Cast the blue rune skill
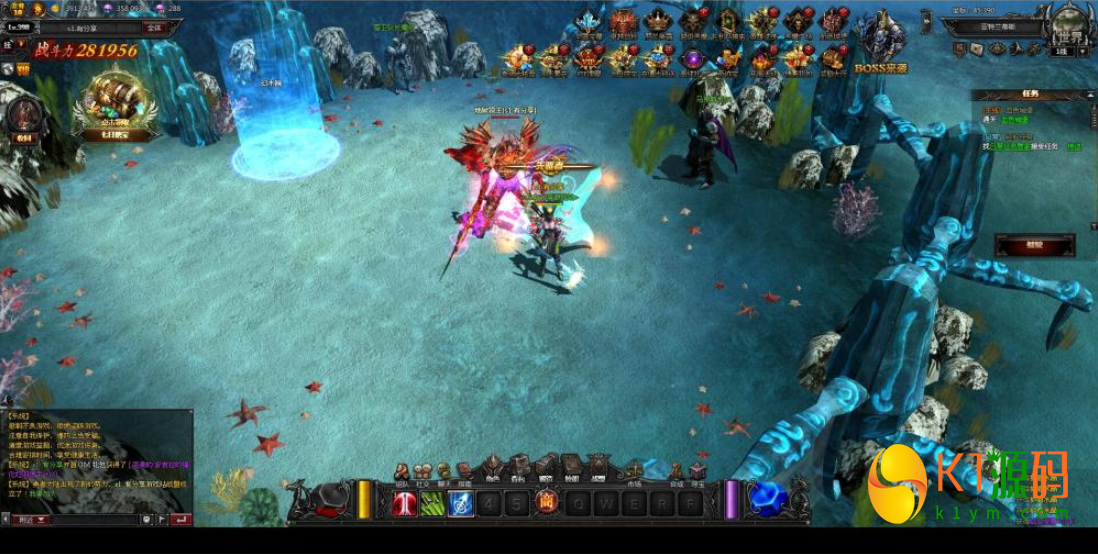Image resolution: width=1098 pixels, height=554 pixels. pos(460,503)
